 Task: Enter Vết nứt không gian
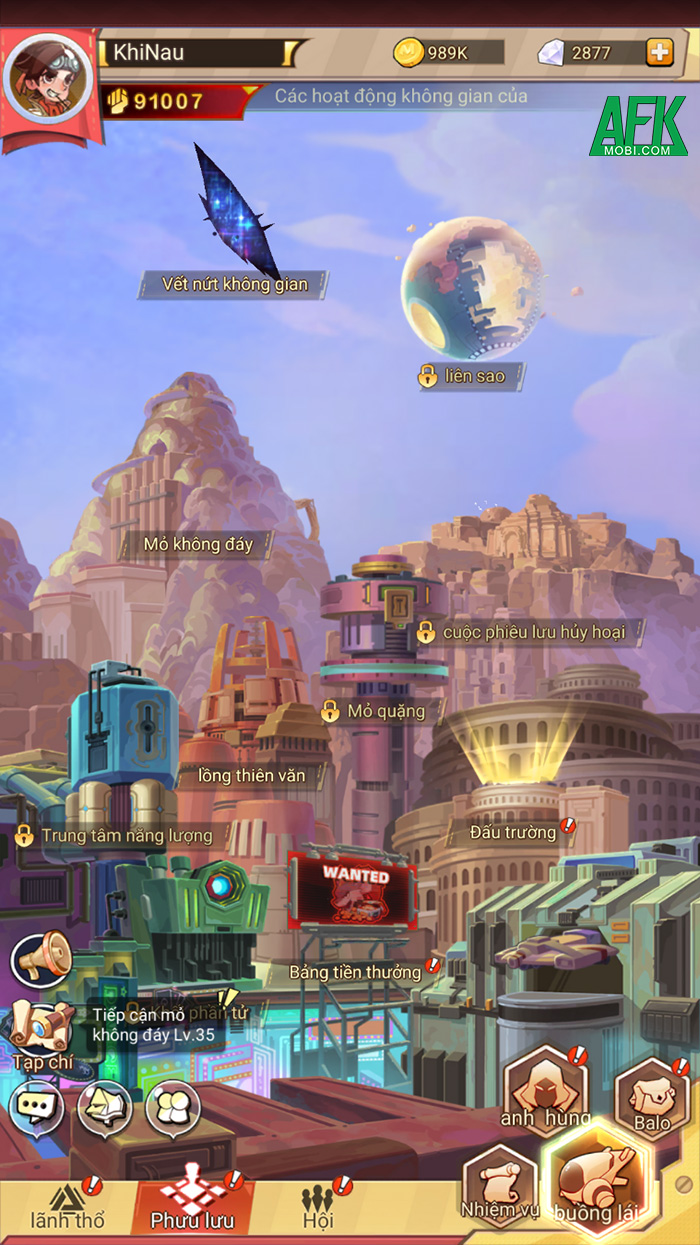[x=235, y=284]
